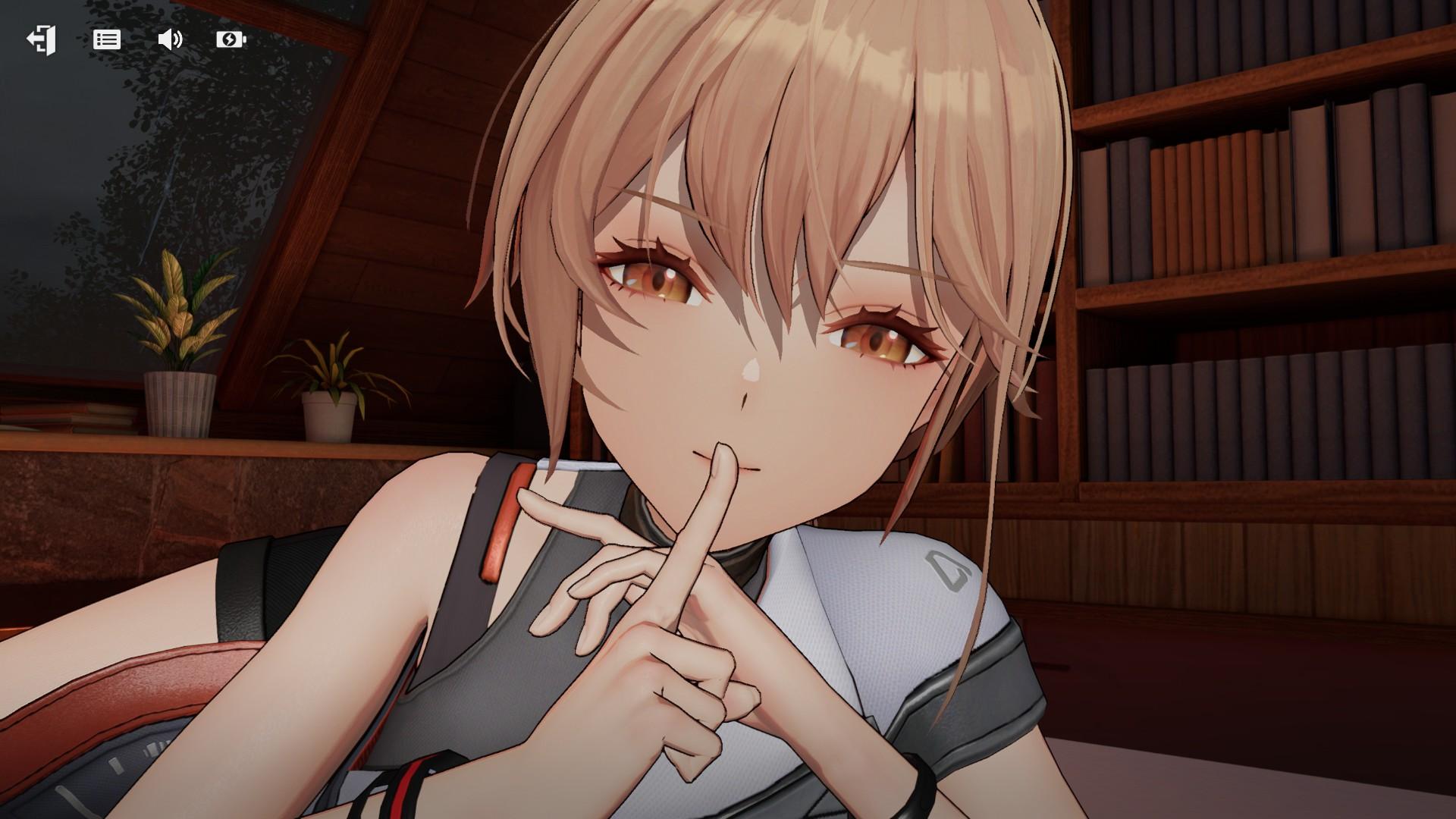The height and width of the screenshot is (819, 1456).
Task: Expand the volume control from speaker icon
Action: click(170, 40)
